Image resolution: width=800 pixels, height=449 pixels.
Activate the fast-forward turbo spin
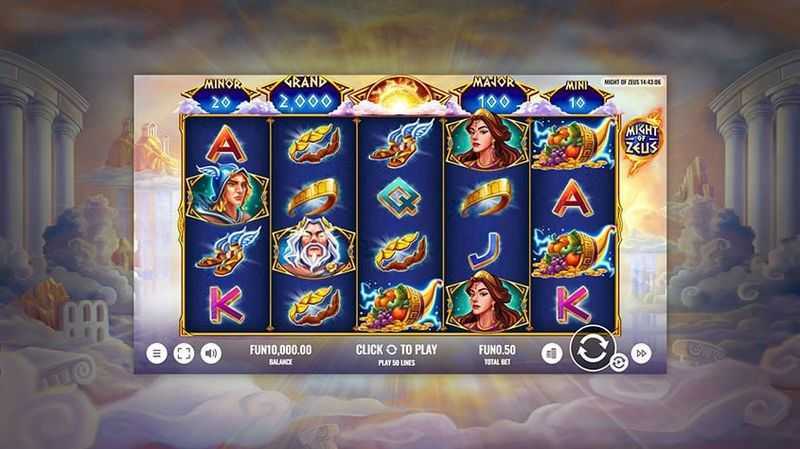coord(642,353)
